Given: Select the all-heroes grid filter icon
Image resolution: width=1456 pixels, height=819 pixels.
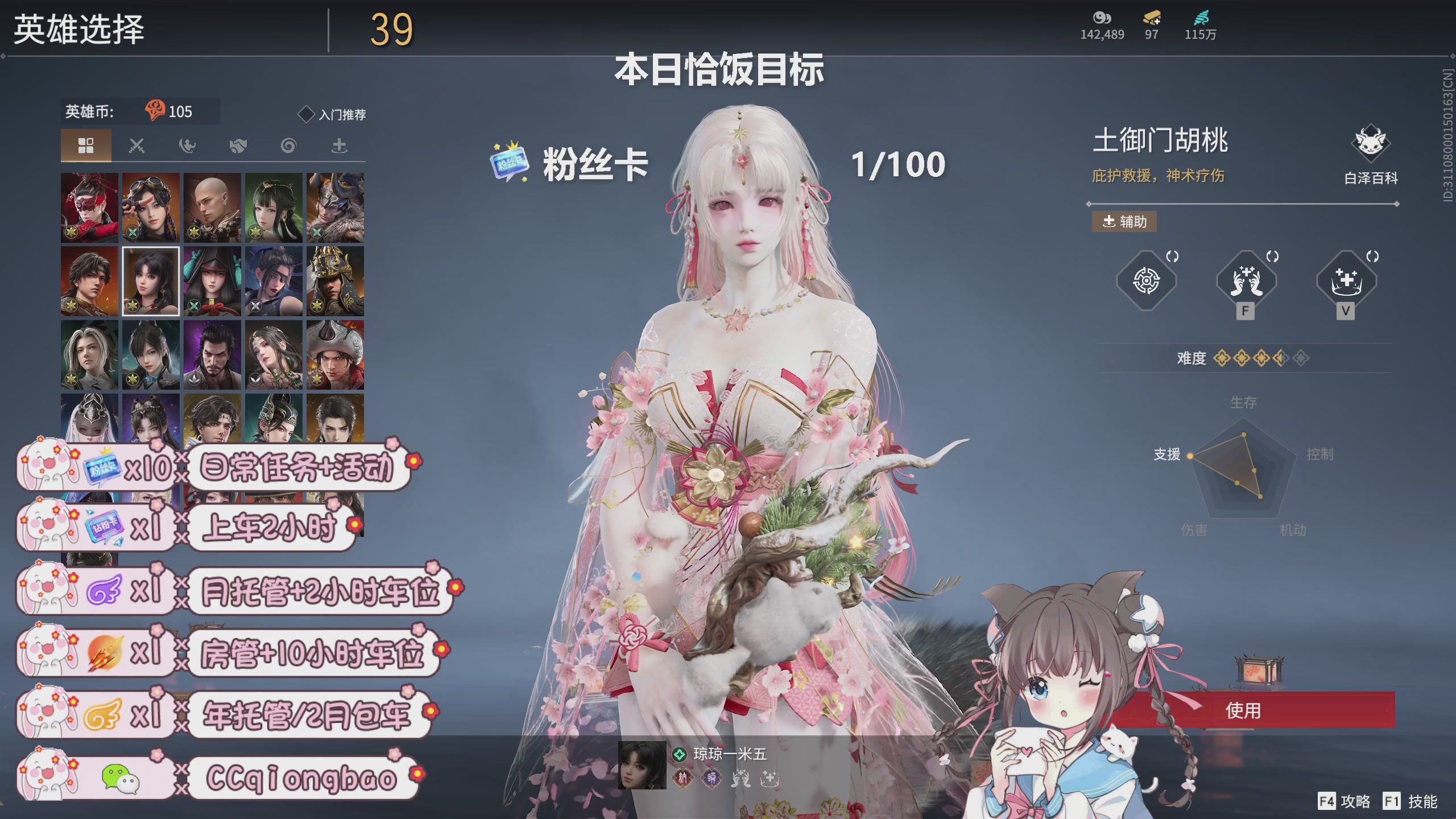Looking at the screenshot, I should [x=85, y=145].
